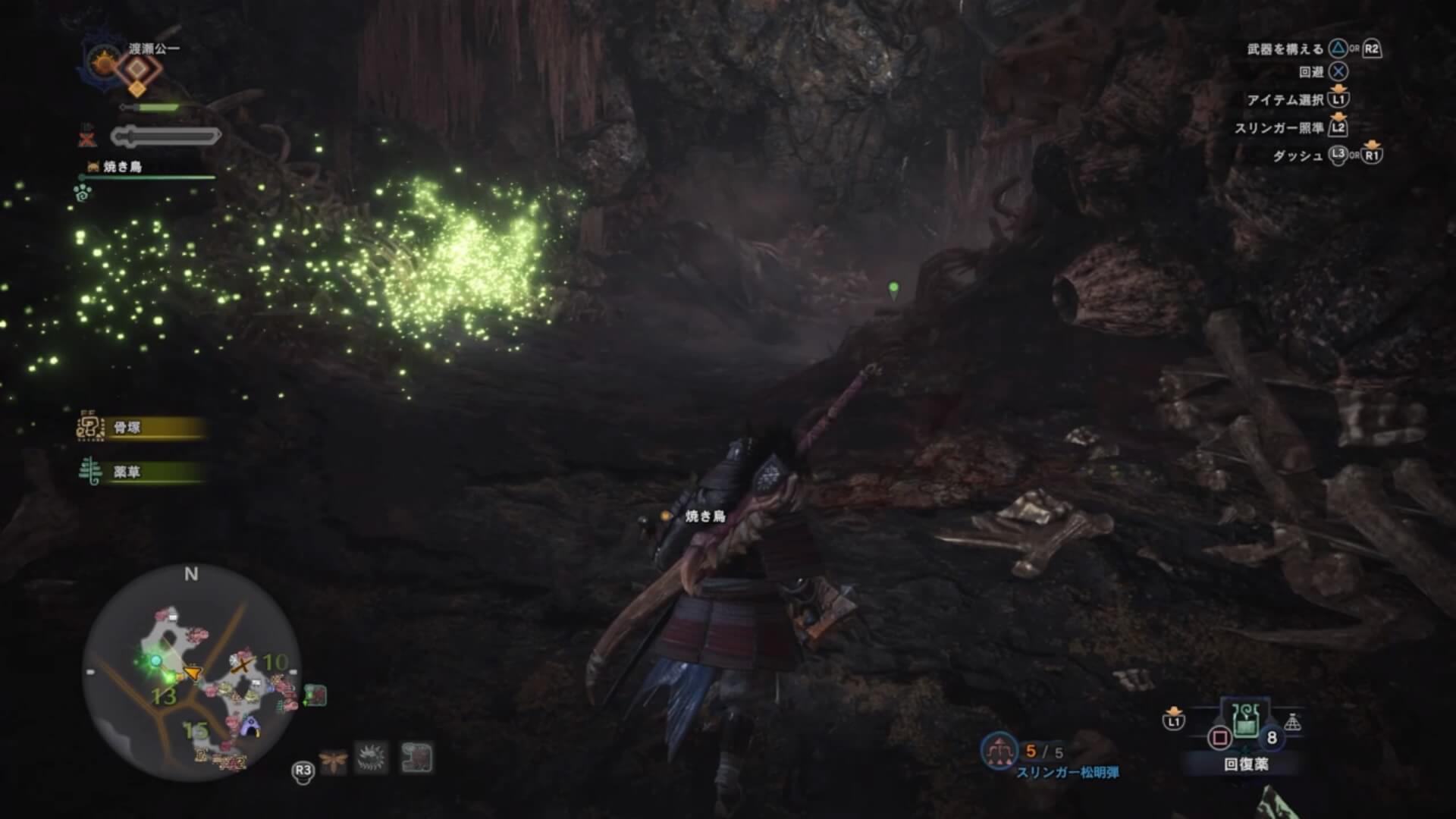Image resolution: width=1456 pixels, height=819 pixels.
Task: Select the red monster icon beside spiky one
Action: 416,758
